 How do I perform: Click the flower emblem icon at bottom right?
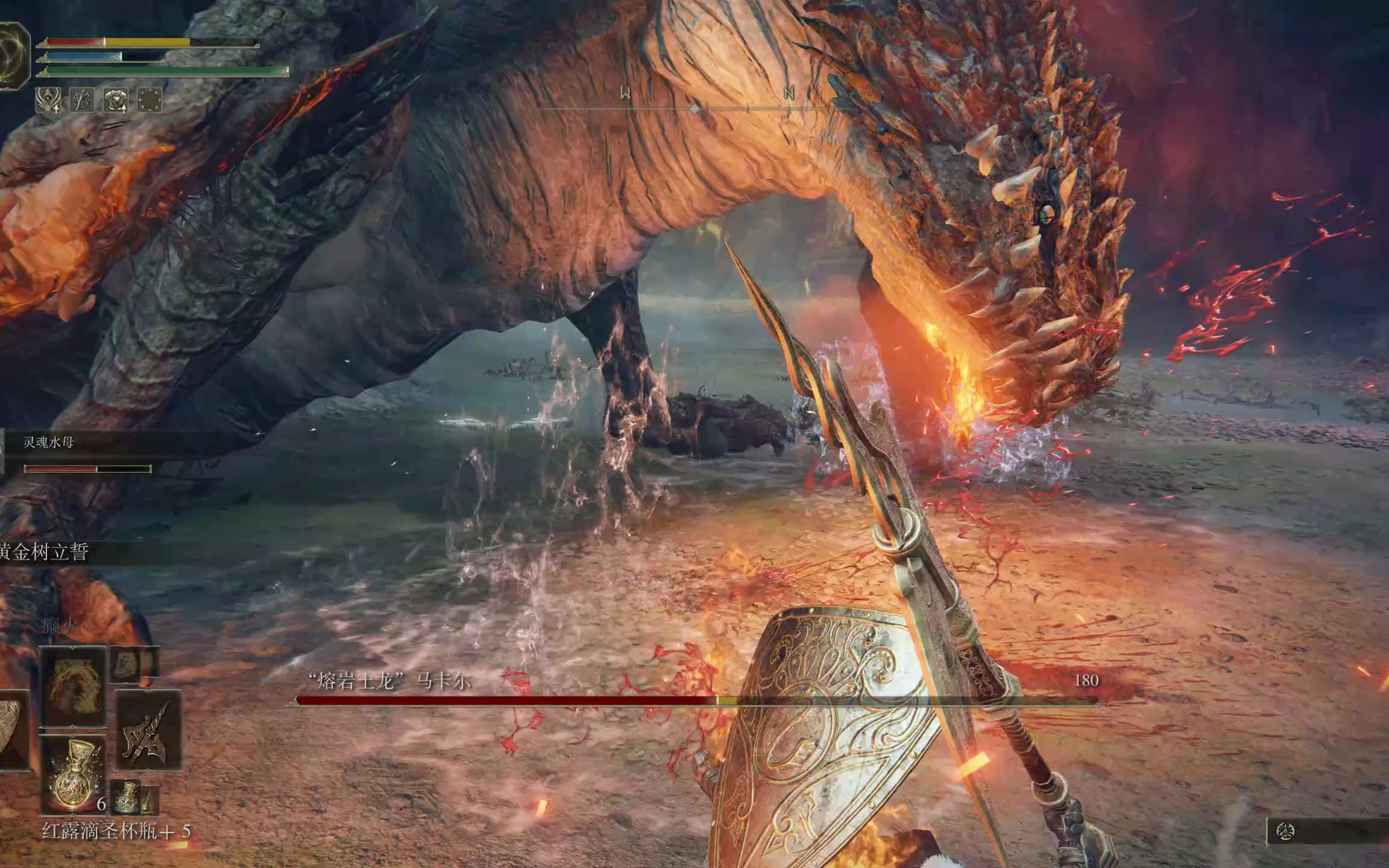[x=1286, y=832]
